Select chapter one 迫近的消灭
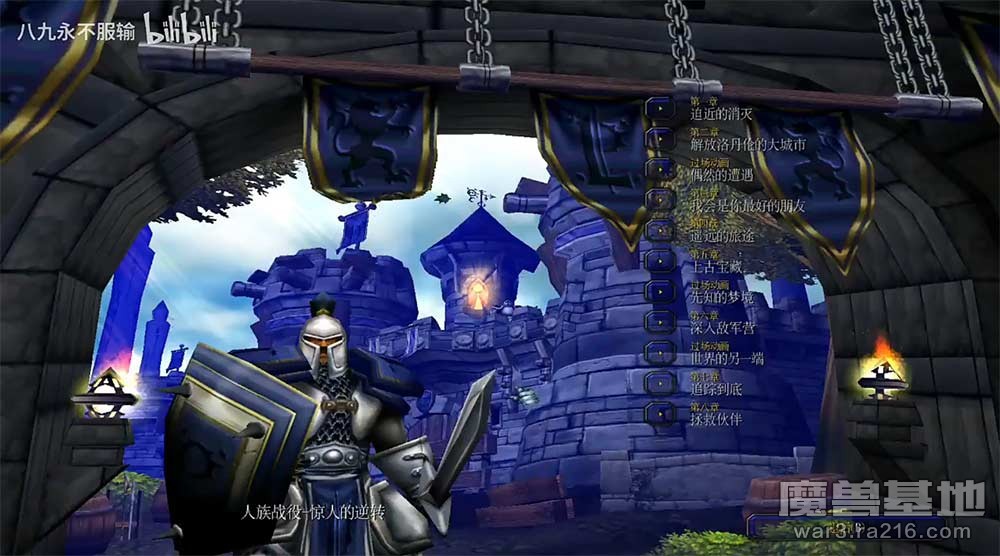Viewport: 1000px width, 556px height. click(658, 109)
